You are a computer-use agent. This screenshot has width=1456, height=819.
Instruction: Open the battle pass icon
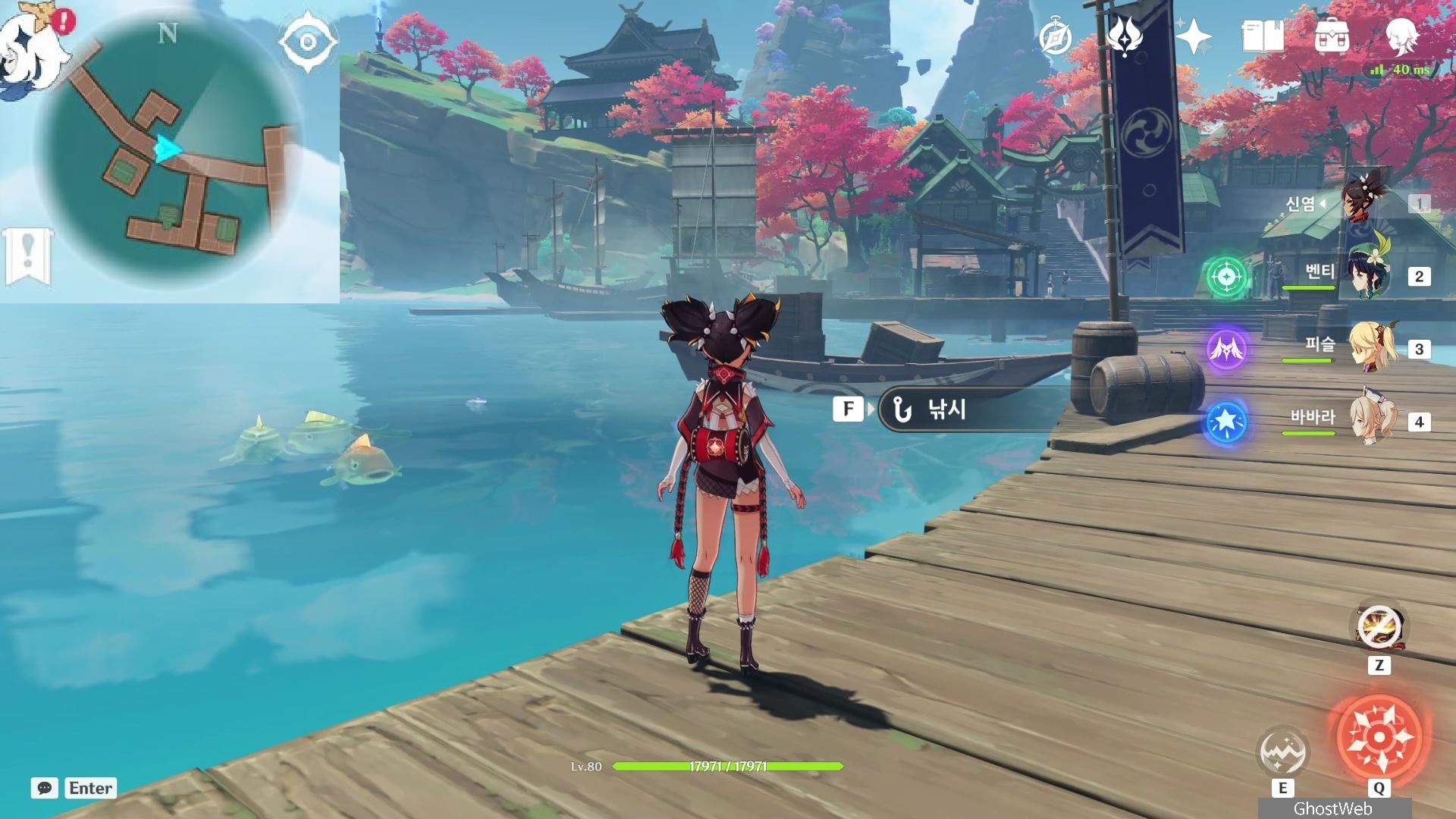coord(1125,36)
